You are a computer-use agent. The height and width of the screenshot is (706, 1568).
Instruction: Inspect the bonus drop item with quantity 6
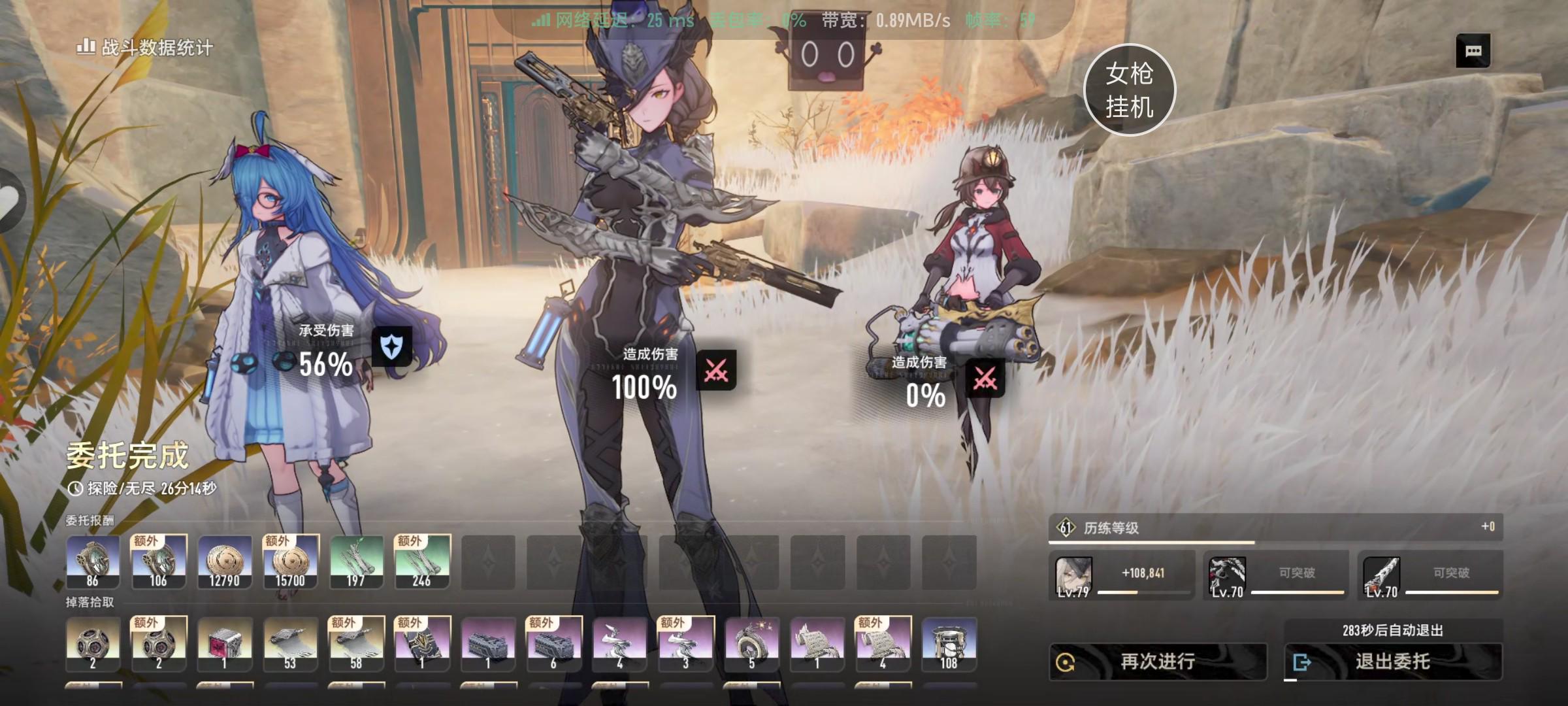(554, 644)
